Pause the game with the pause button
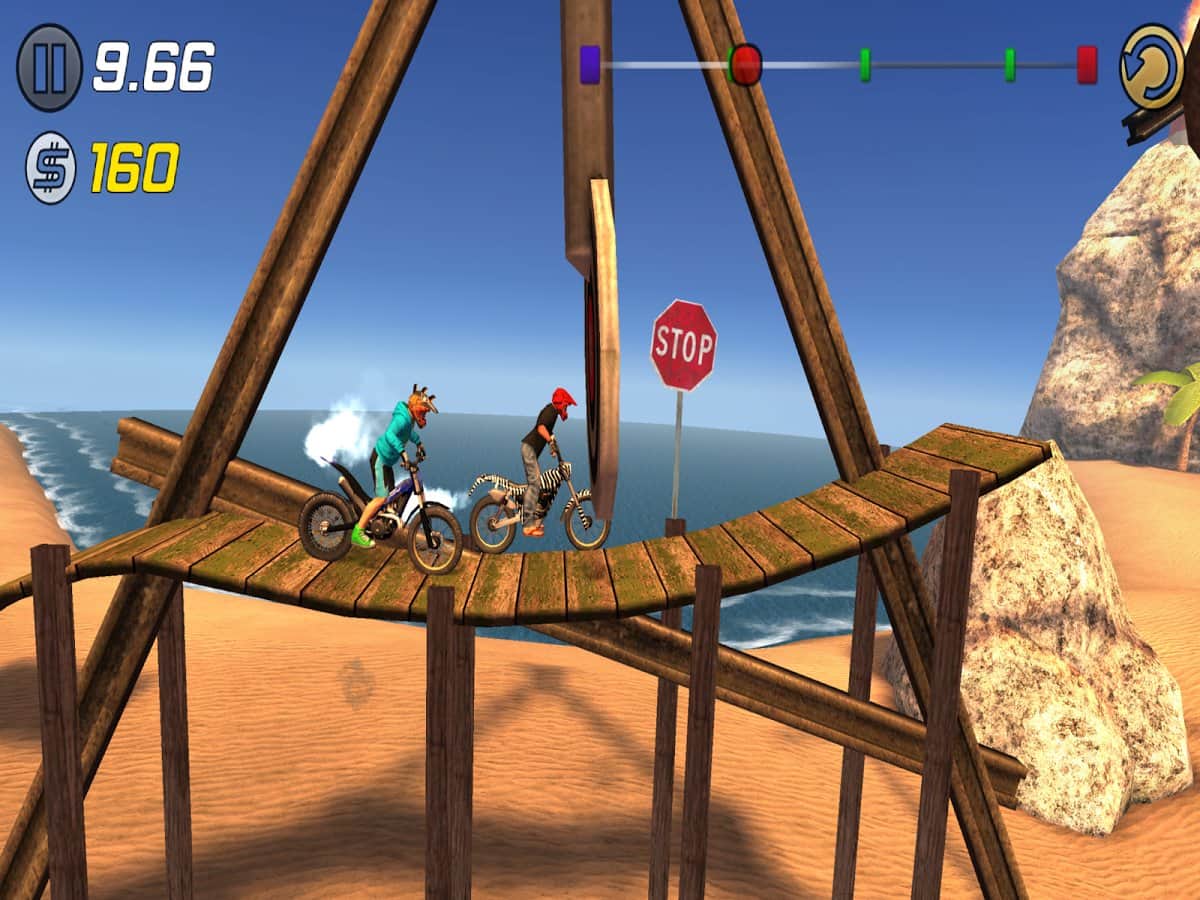1200x900 pixels. click(x=49, y=68)
